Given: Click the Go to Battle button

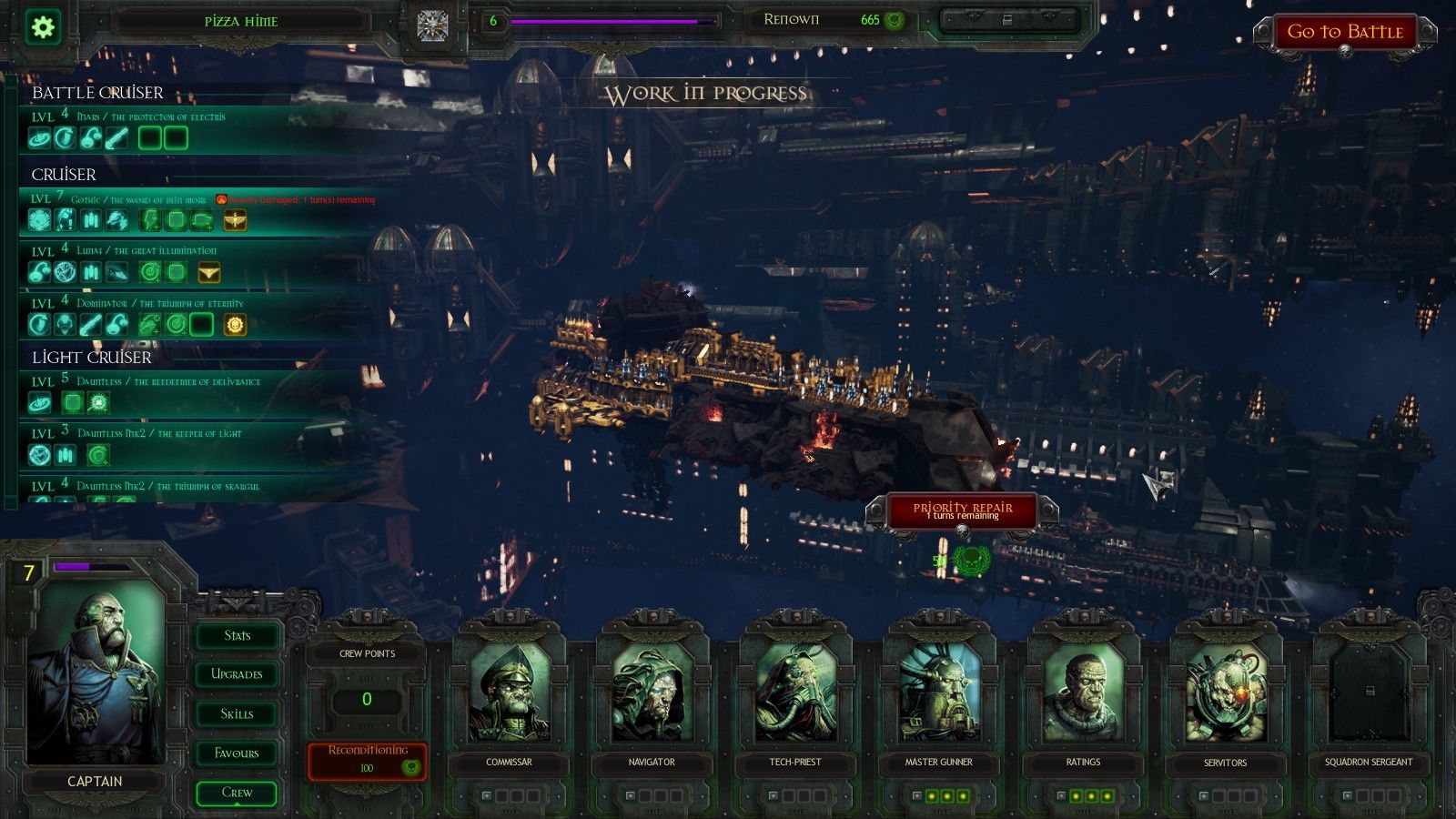Looking at the screenshot, I should (x=1344, y=33).
